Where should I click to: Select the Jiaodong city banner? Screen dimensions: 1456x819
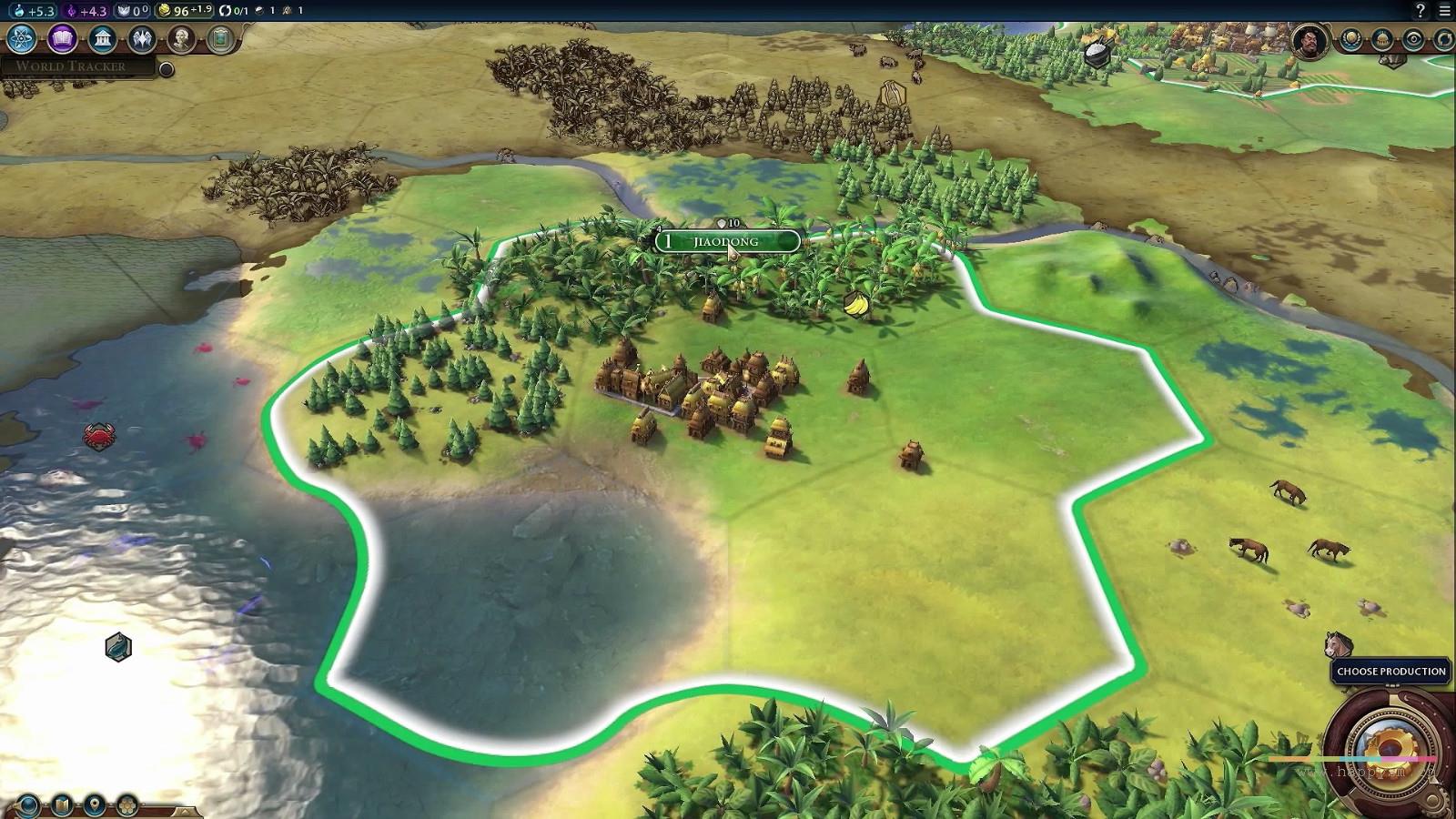[x=726, y=241]
